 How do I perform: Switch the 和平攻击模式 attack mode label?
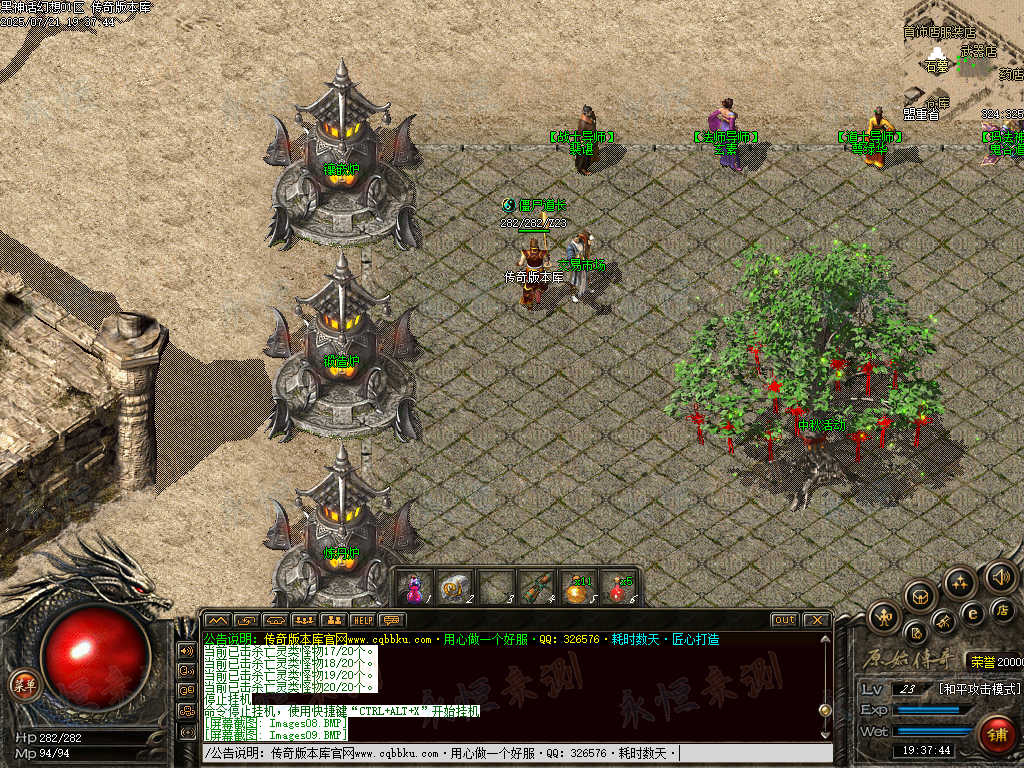coord(980,689)
